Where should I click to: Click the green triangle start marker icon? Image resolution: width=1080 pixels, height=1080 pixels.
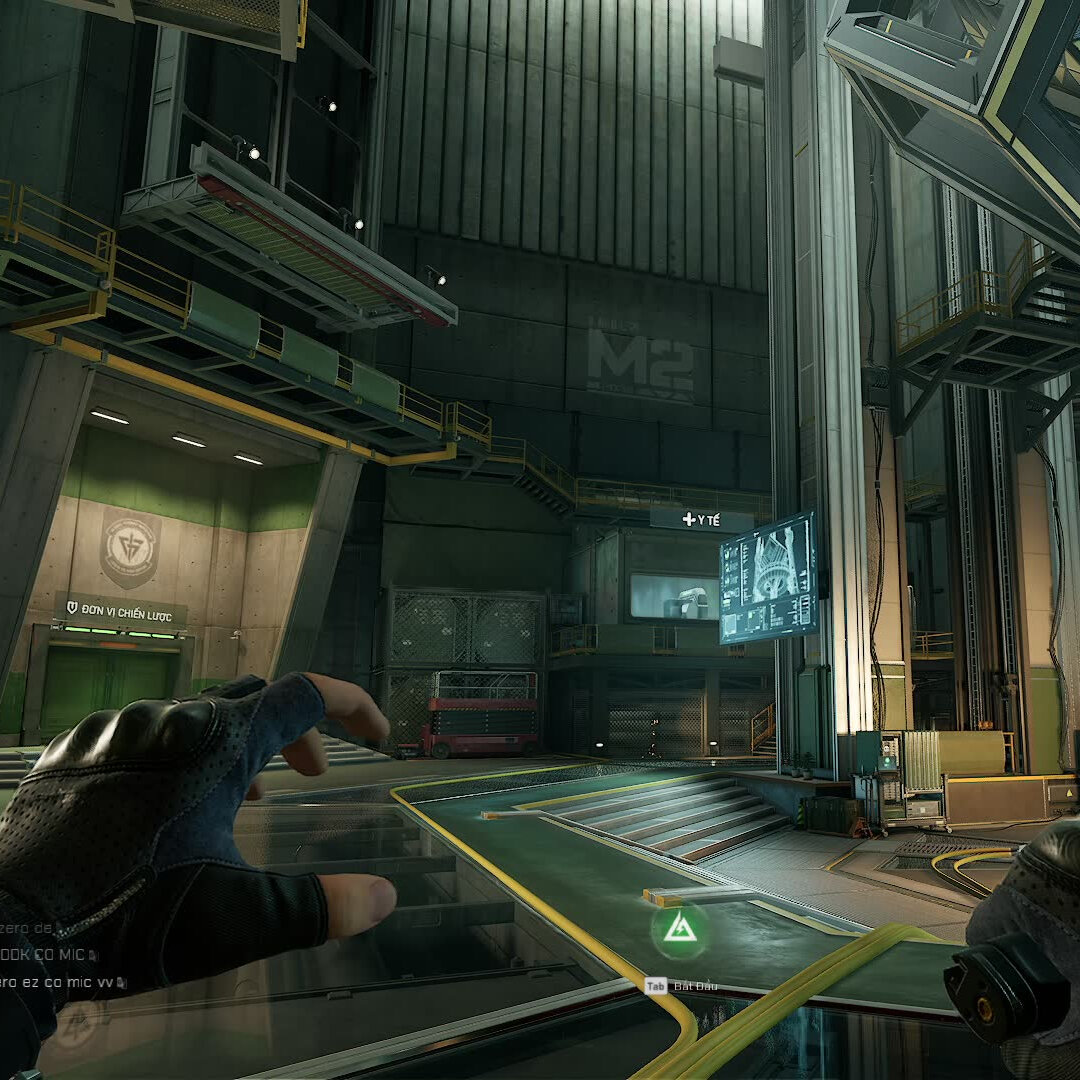[679, 929]
